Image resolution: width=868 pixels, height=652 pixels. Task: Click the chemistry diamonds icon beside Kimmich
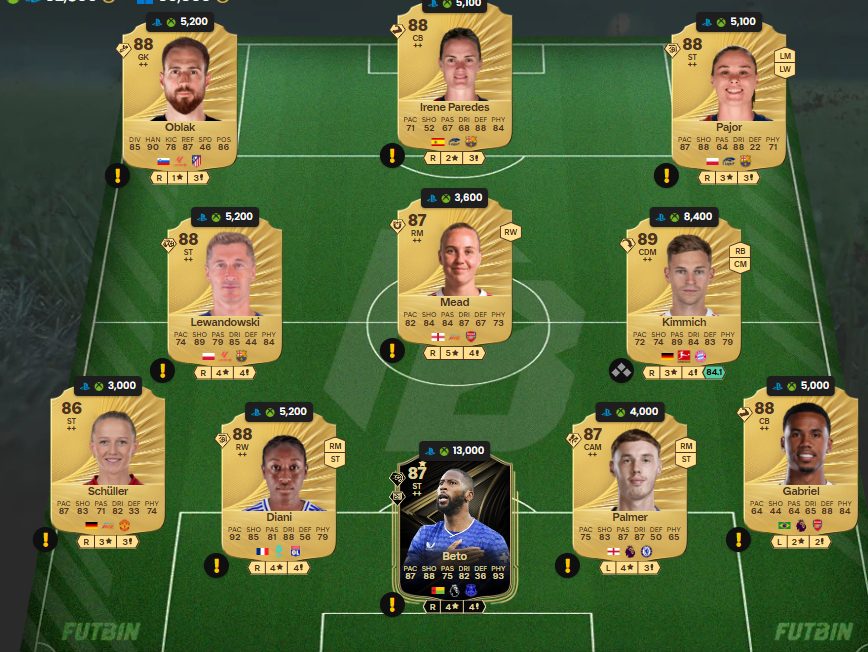[x=621, y=371]
